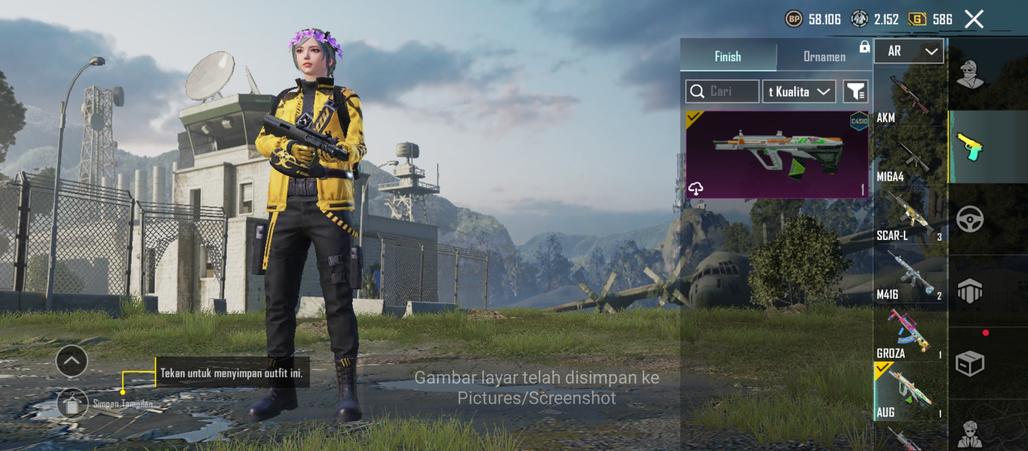Select the M16A4 weapon entry
Image resolution: width=1028 pixels, height=451 pixels.
pos(909,160)
